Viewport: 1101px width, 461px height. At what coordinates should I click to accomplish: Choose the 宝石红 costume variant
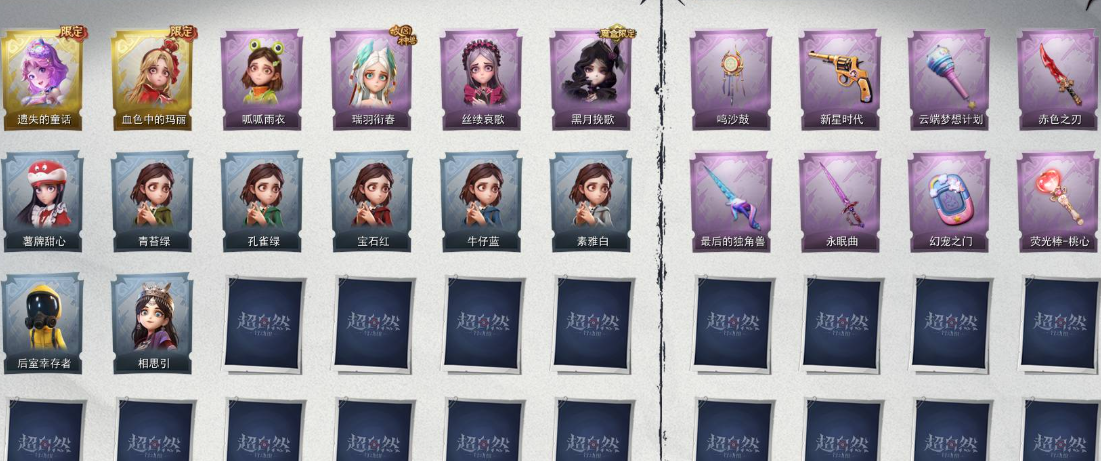372,200
